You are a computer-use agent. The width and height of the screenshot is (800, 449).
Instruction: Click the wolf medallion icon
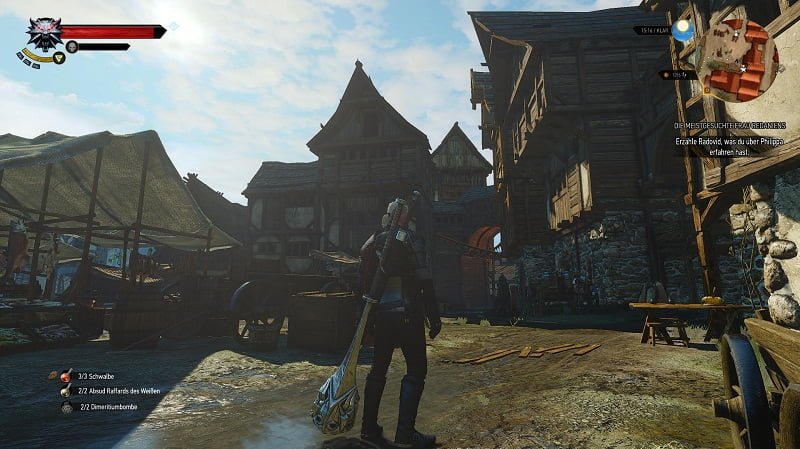click(43, 34)
